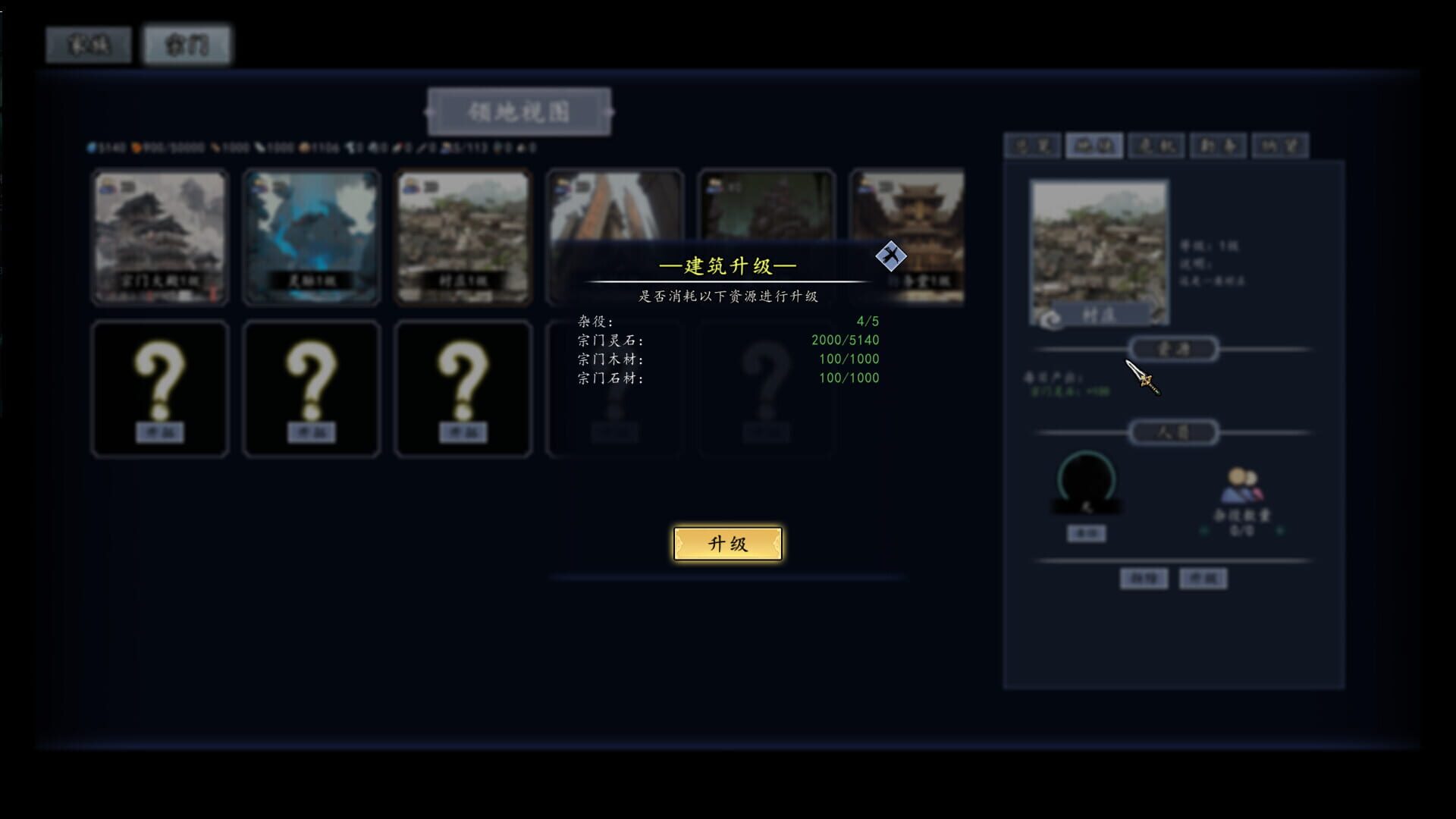1456x819 pixels.
Task: Click the recruit button under the worker circle
Action: [1086, 533]
